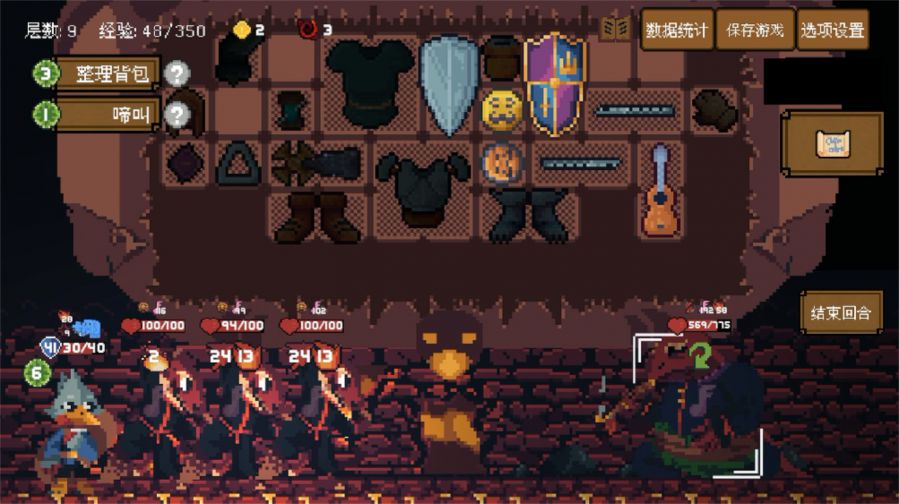The width and height of the screenshot is (899, 504).
Task: End the turn with 结束回合
Action: [x=840, y=313]
